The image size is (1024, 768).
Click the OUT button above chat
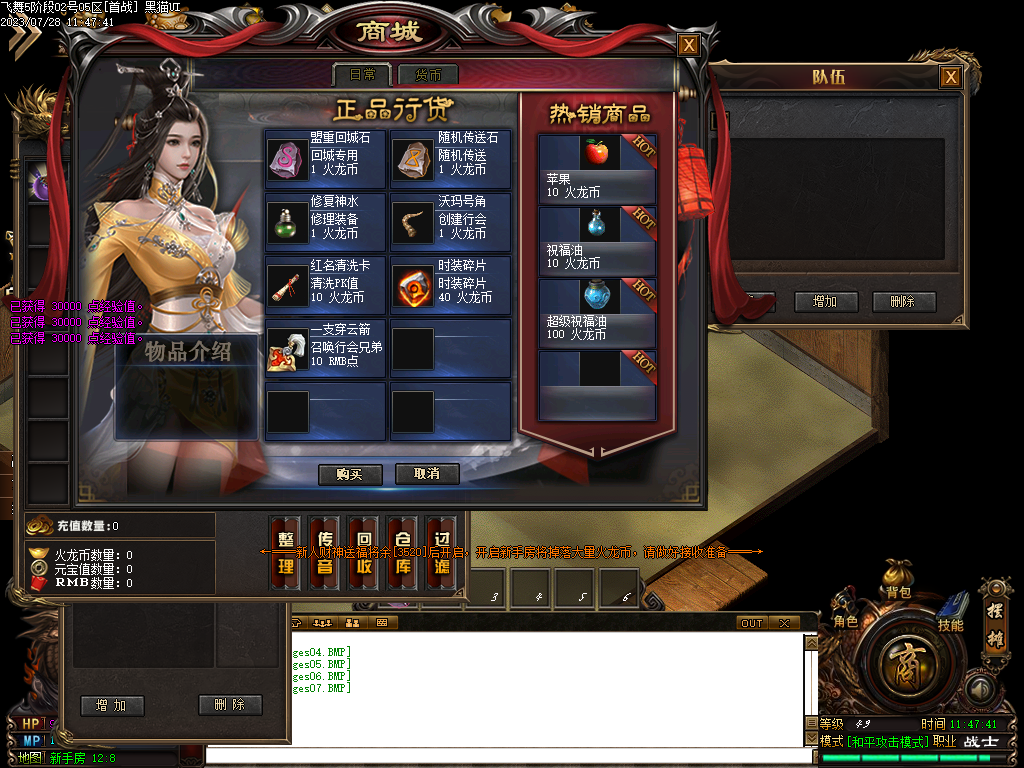coord(752,623)
